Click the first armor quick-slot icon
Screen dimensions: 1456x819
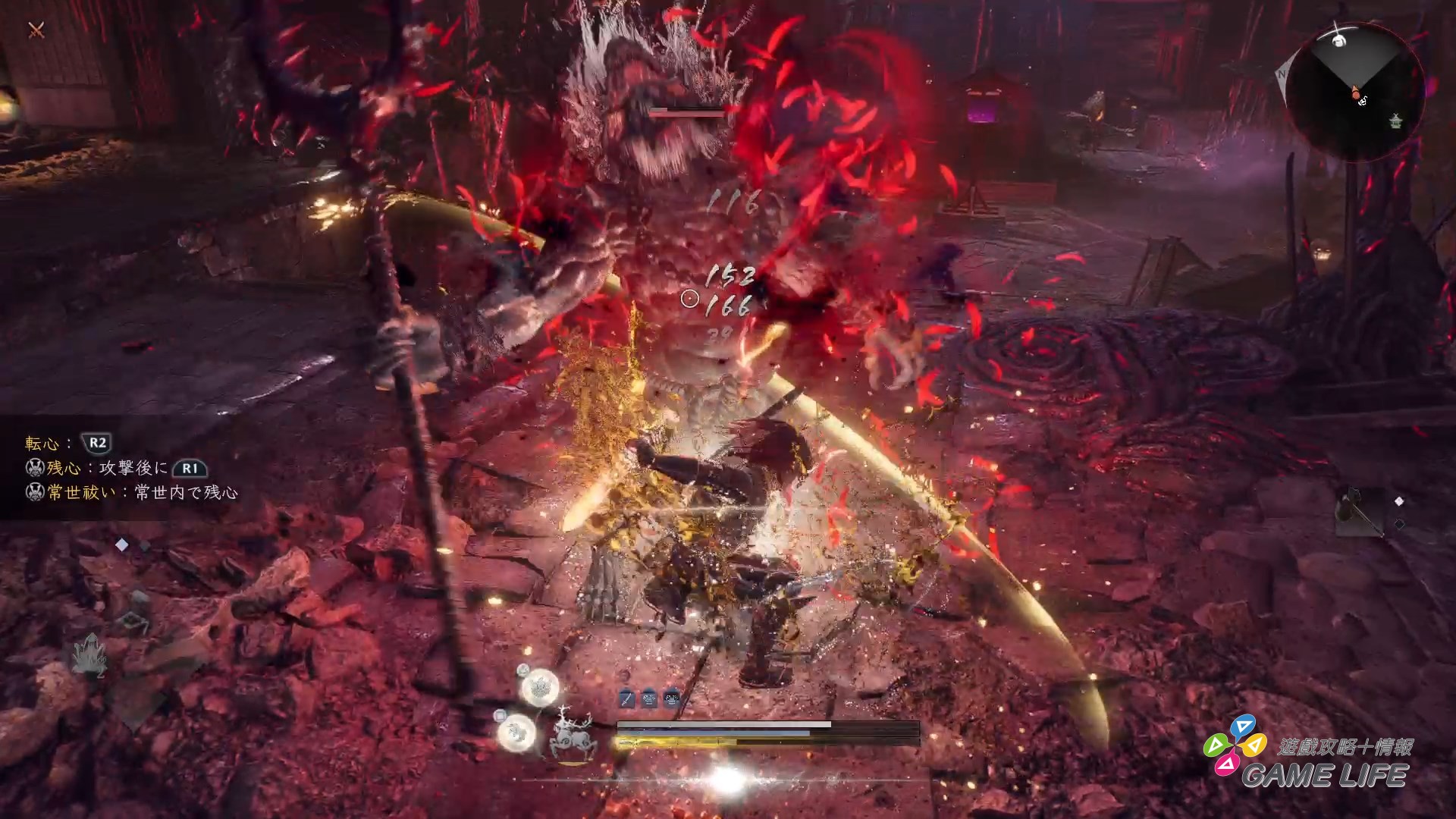click(x=649, y=698)
